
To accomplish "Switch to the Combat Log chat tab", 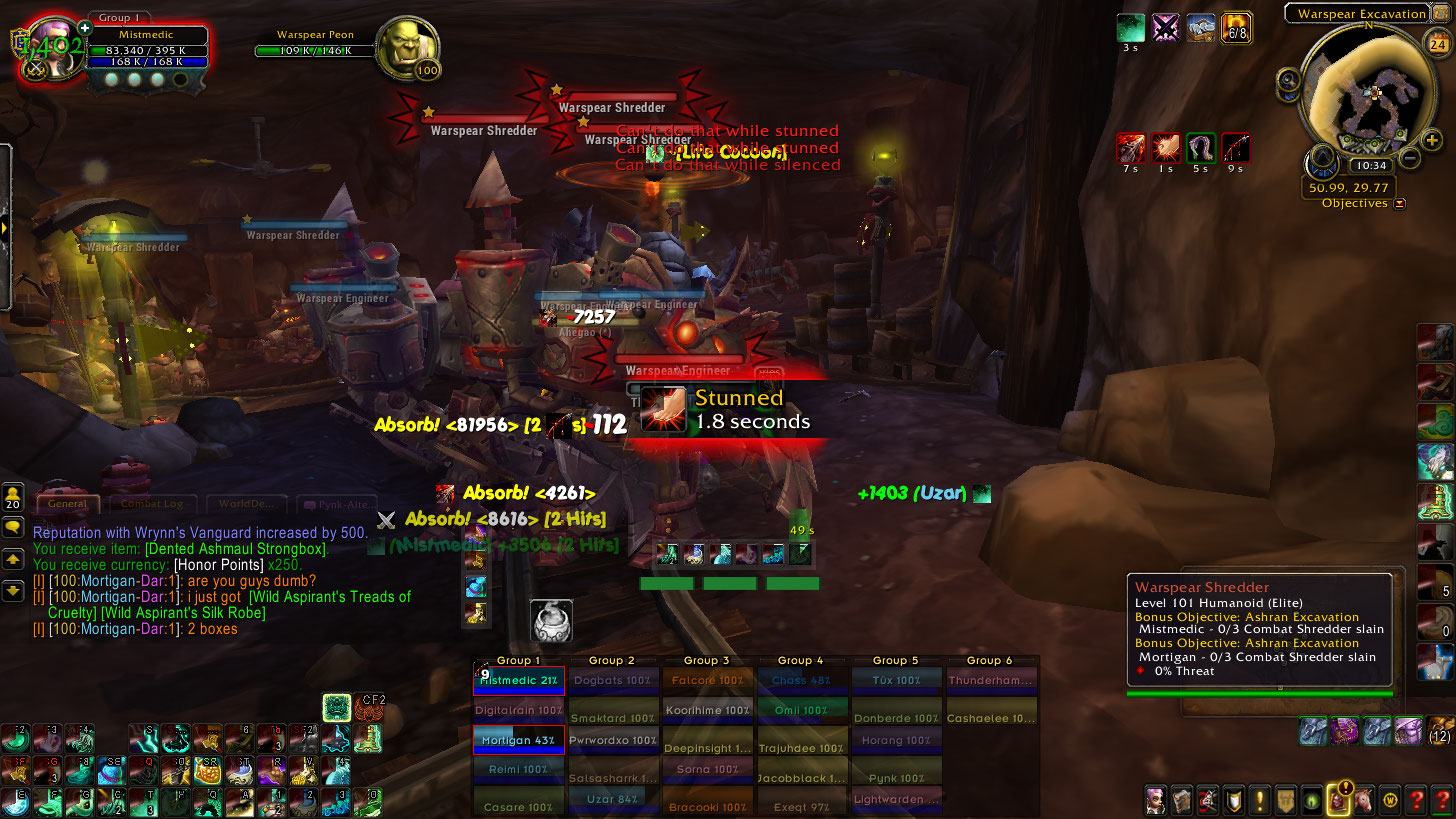I will [145, 505].
